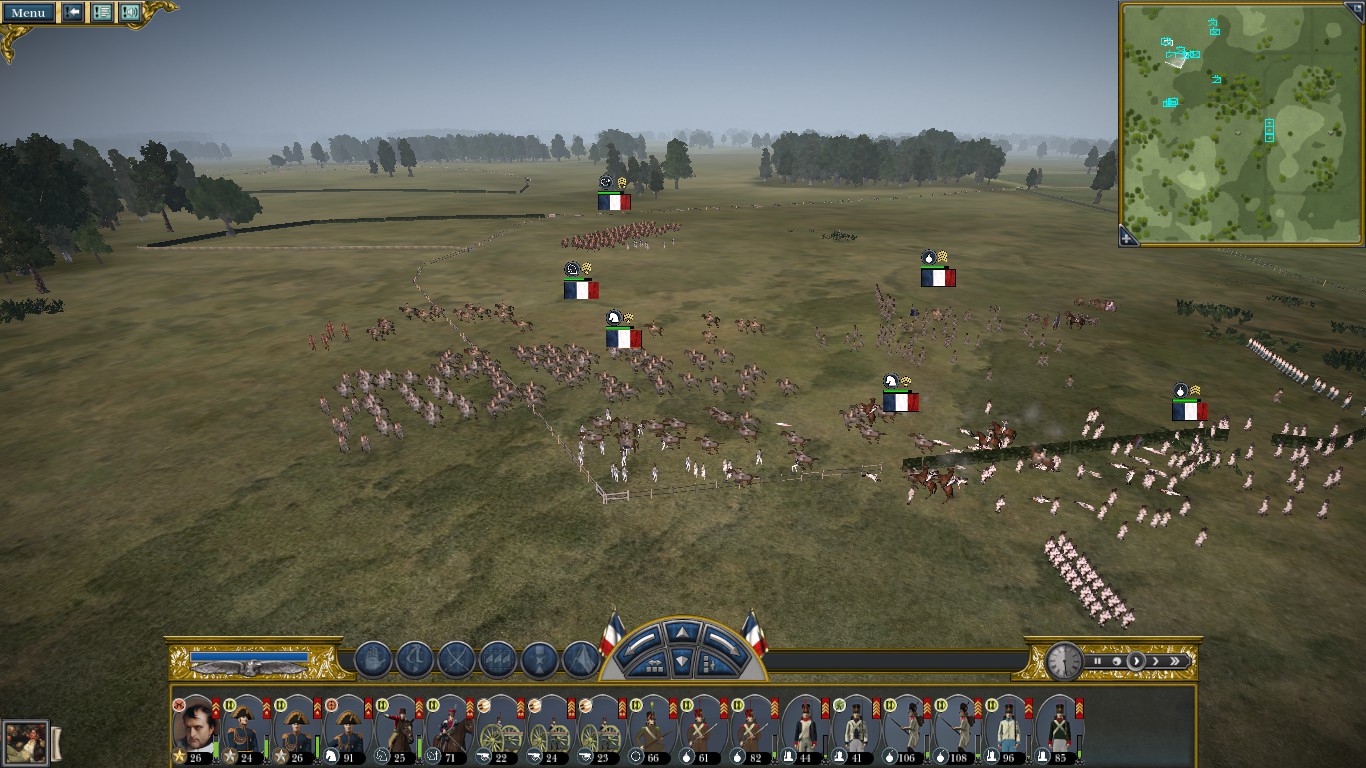Click the battlefield minimap

pyautogui.click(x=1240, y=120)
